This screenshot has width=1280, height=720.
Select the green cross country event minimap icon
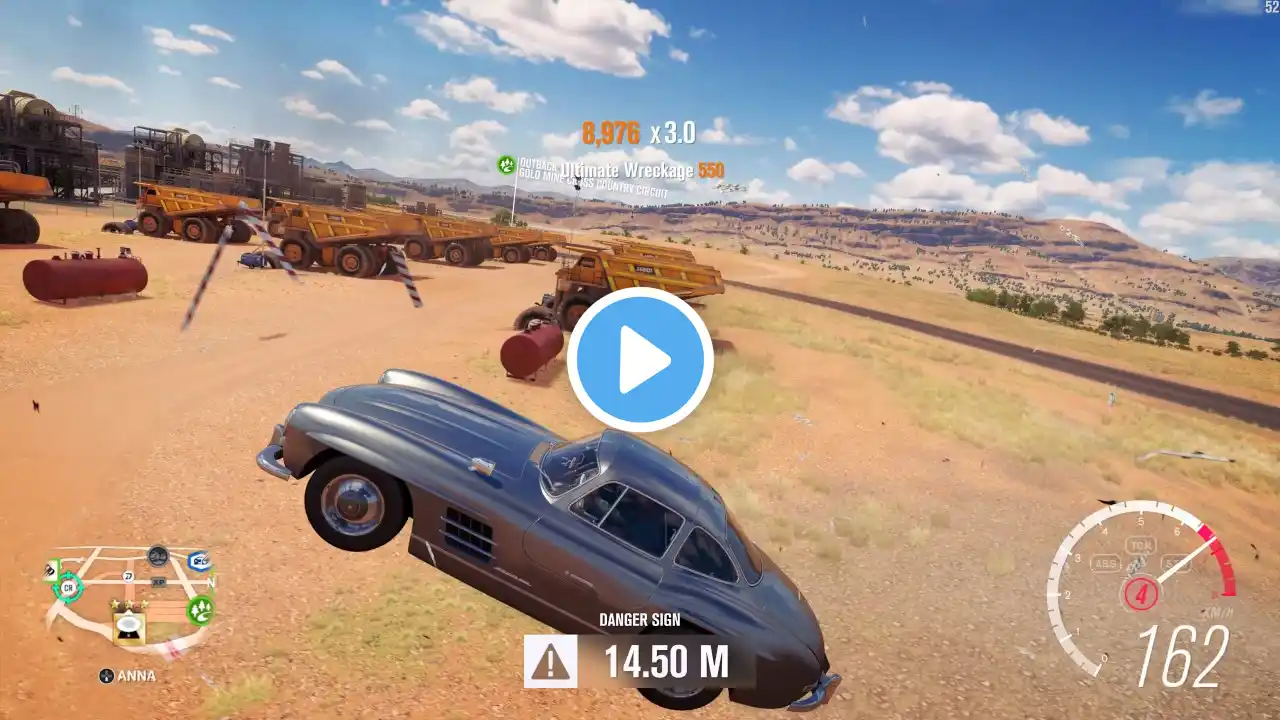tap(201, 608)
